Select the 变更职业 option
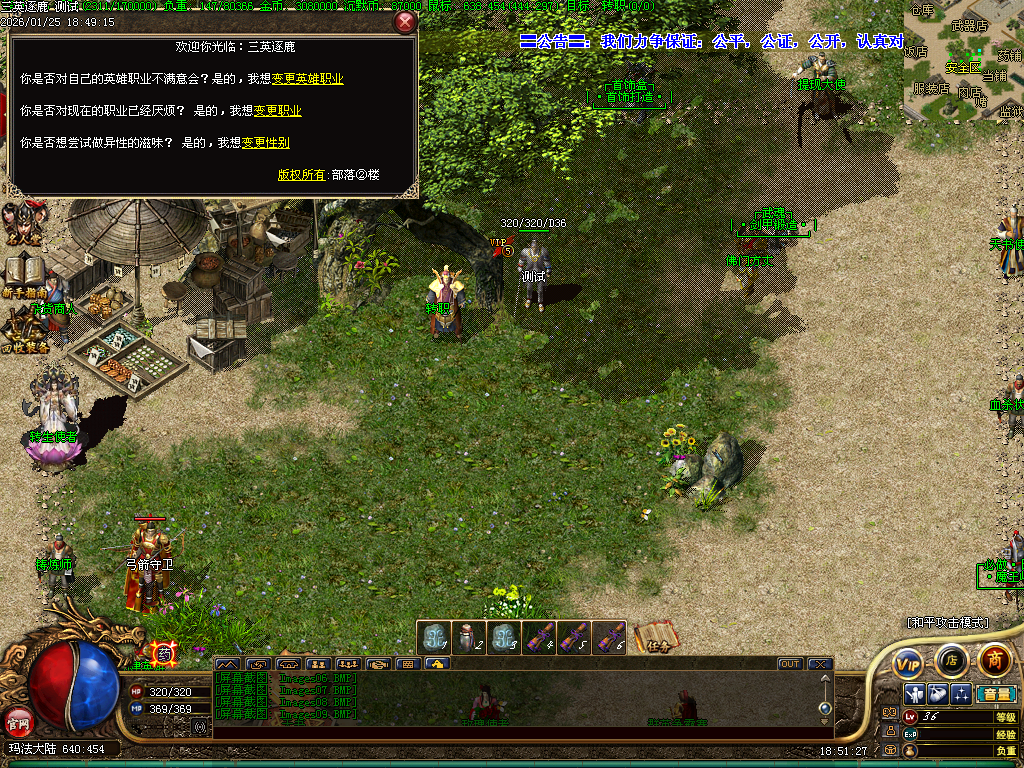The width and height of the screenshot is (1024, 768). click(x=277, y=111)
